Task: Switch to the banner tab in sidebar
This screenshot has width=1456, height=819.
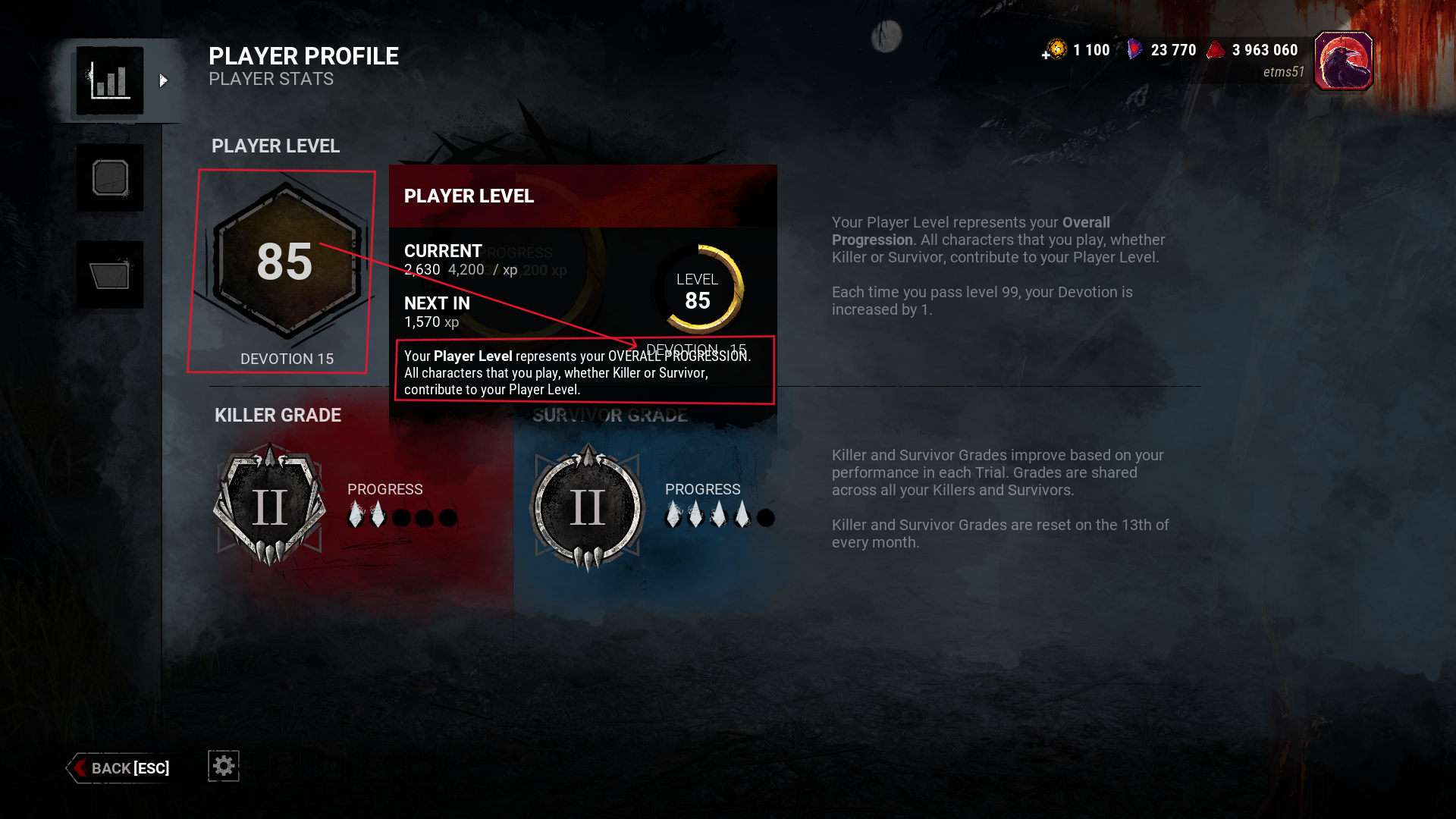Action: (111, 275)
